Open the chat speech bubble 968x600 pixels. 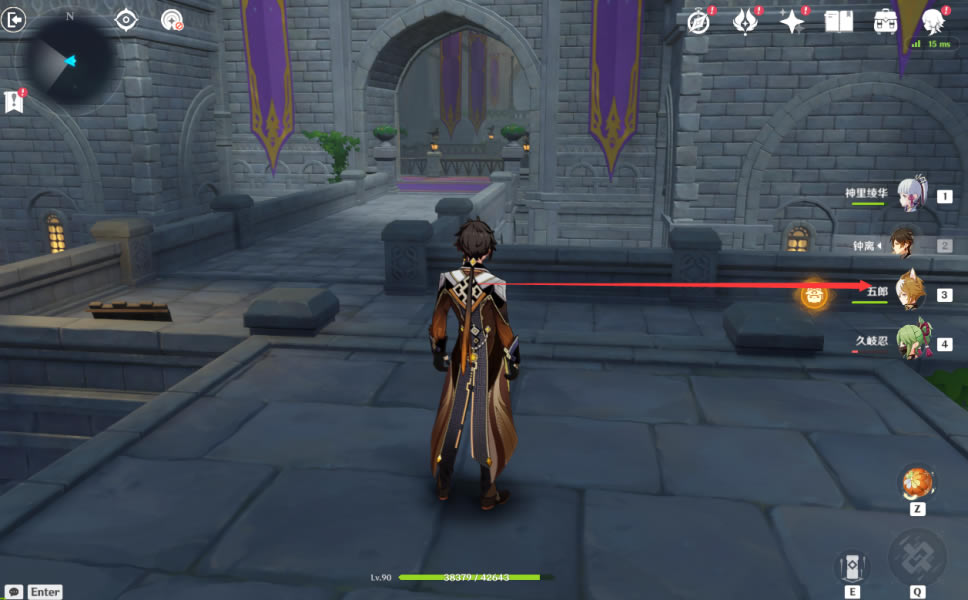pyautogui.click(x=14, y=592)
